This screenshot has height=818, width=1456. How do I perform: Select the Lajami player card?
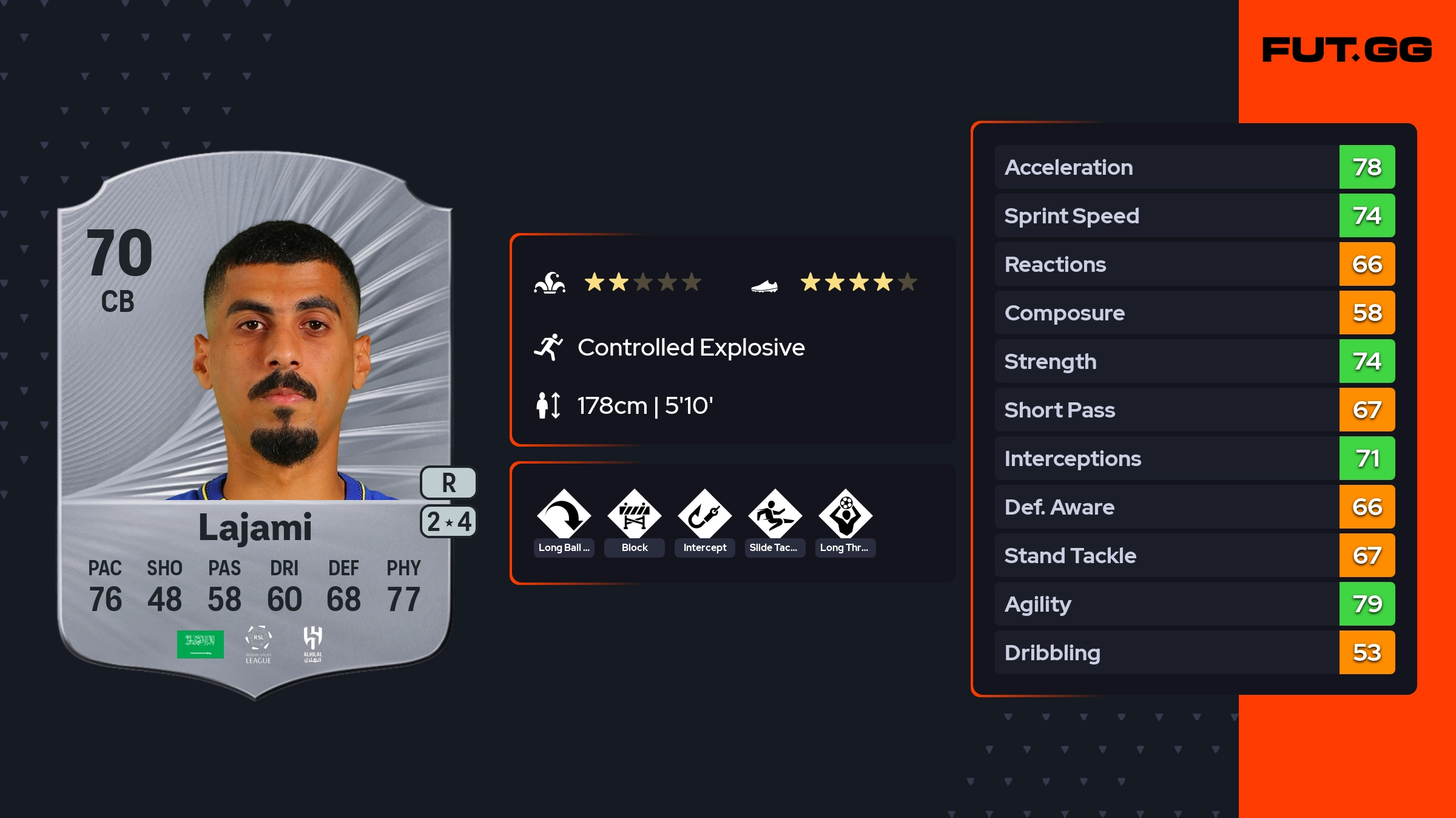(x=255, y=425)
